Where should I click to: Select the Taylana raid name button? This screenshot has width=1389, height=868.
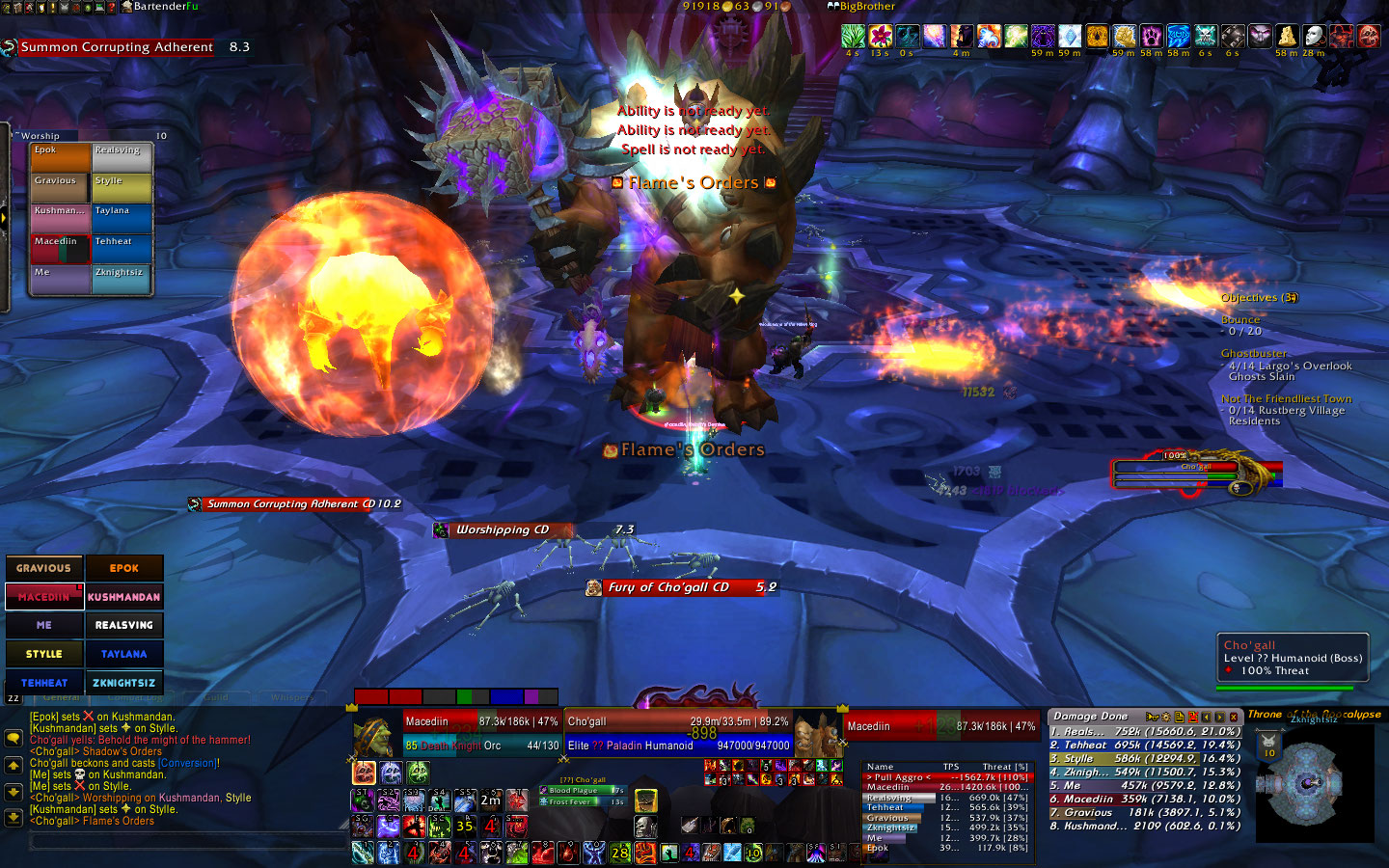coord(123,654)
